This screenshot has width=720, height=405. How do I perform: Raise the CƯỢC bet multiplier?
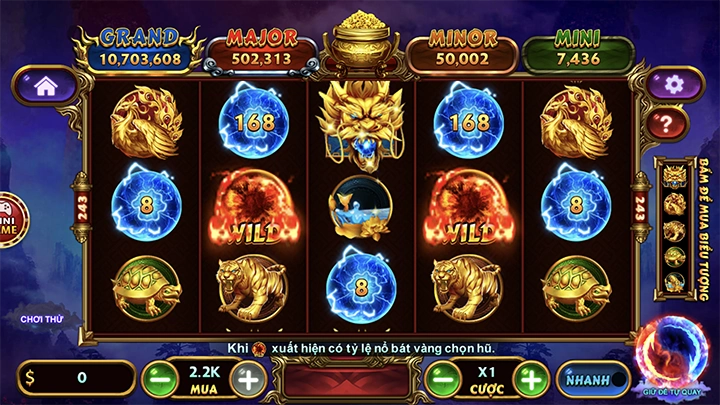pos(532,379)
